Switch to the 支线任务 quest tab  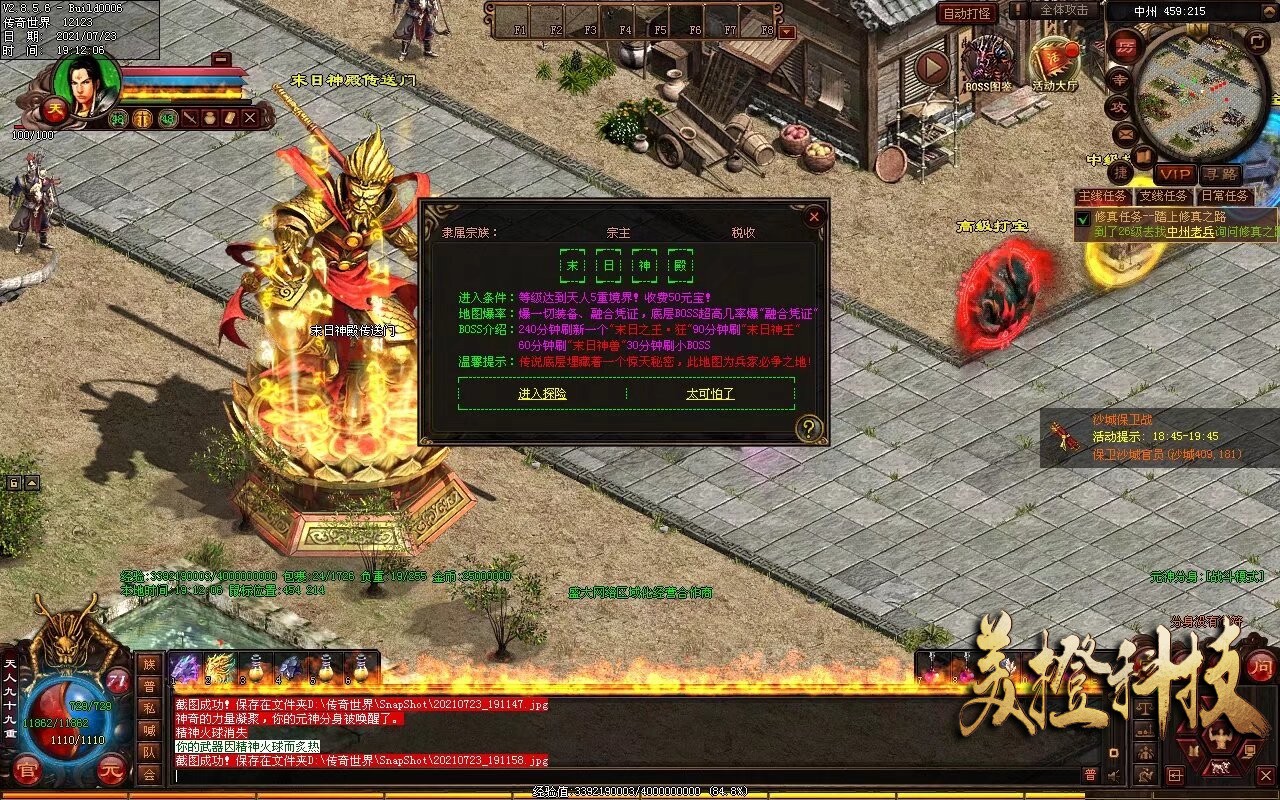point(1162,197)
